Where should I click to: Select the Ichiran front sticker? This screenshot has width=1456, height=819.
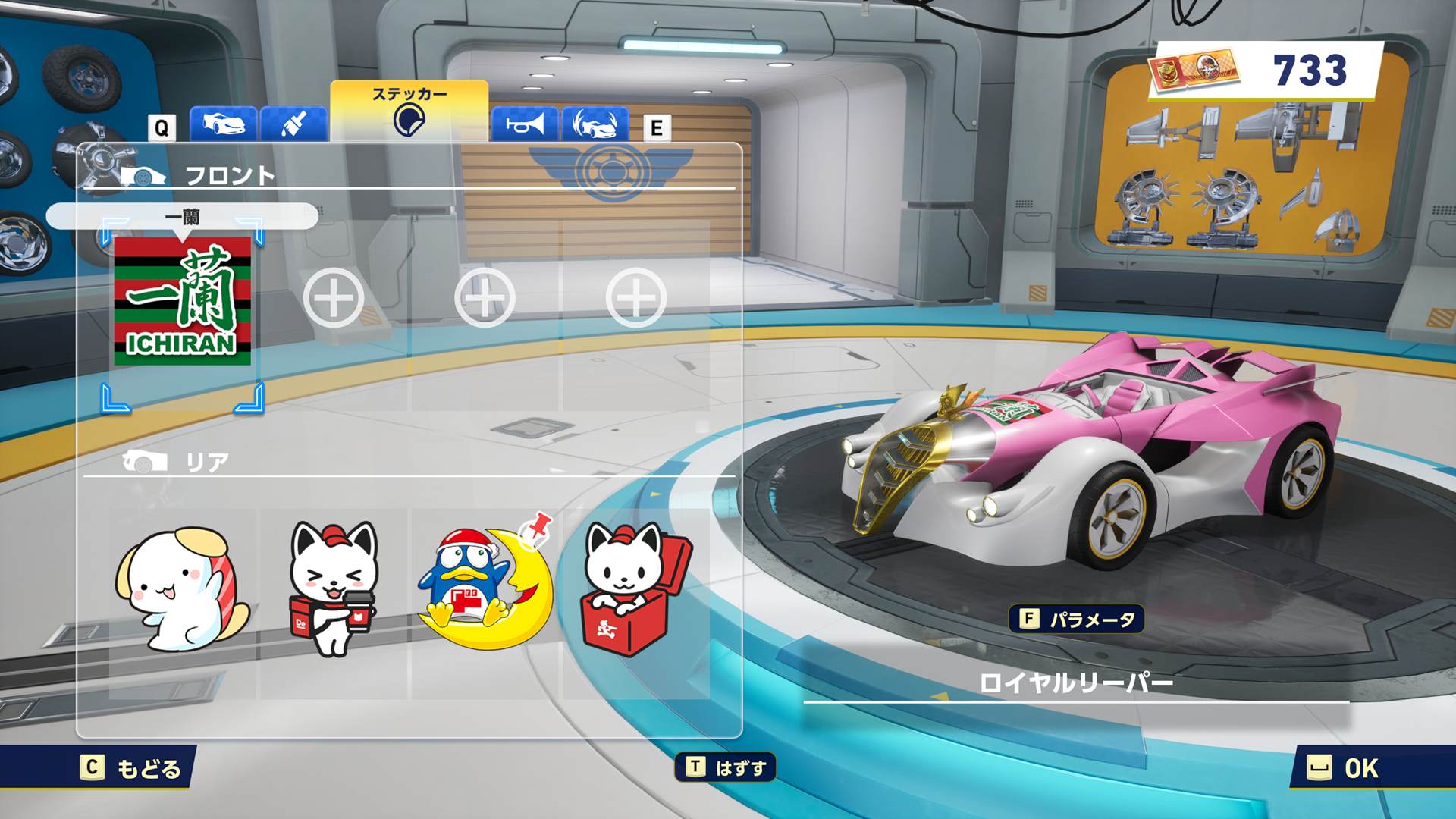click(182, 301)
